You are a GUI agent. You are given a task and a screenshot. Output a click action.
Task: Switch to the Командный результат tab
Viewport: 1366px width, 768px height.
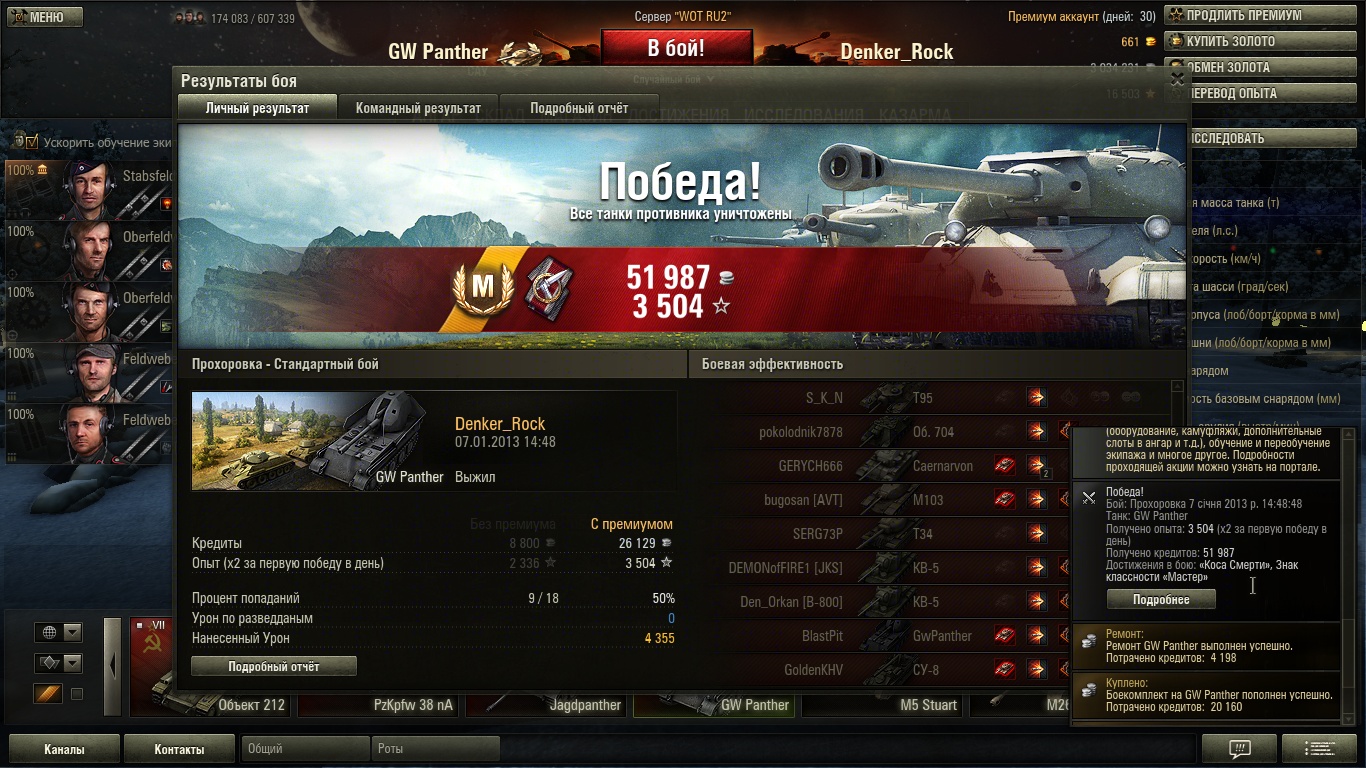click(x=418, y=108)
